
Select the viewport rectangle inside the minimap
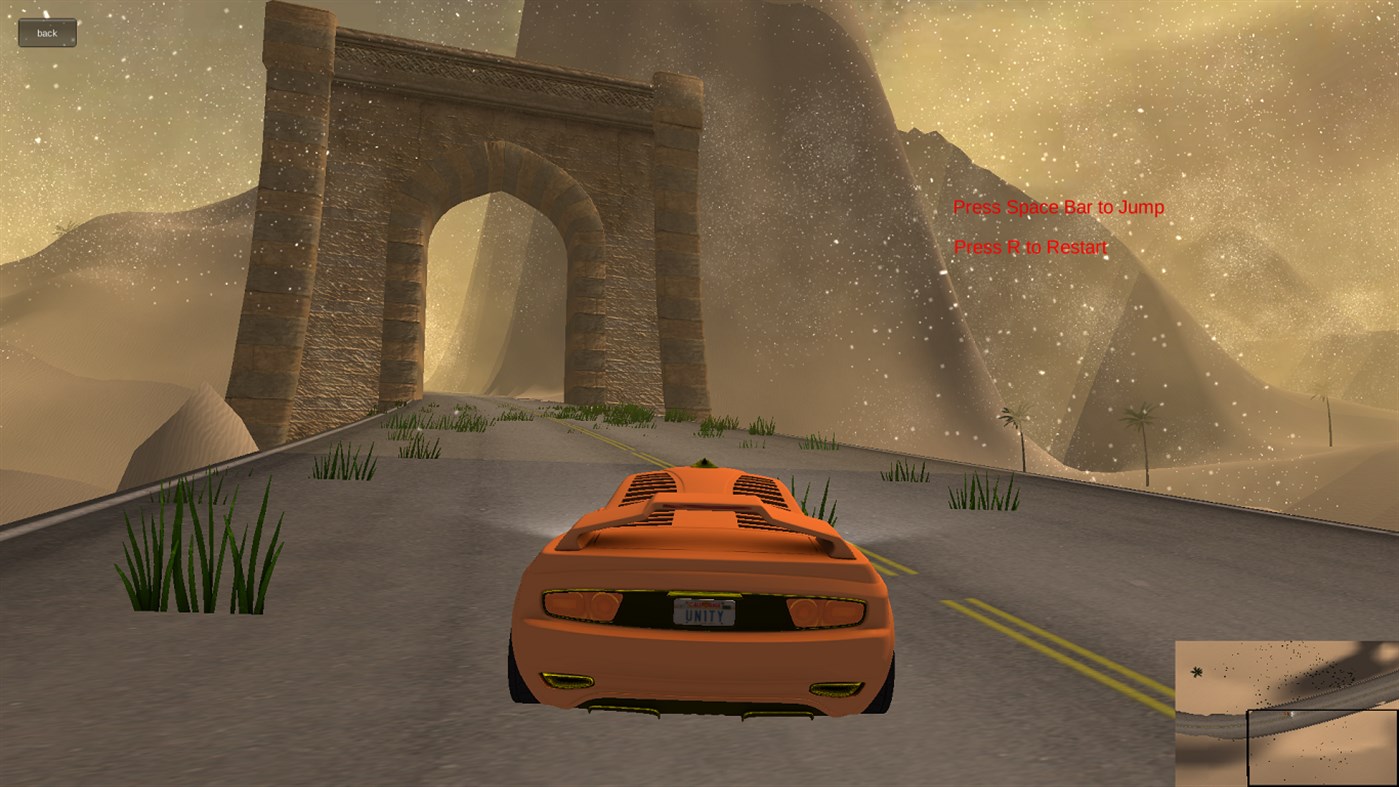click(1320, 745)
